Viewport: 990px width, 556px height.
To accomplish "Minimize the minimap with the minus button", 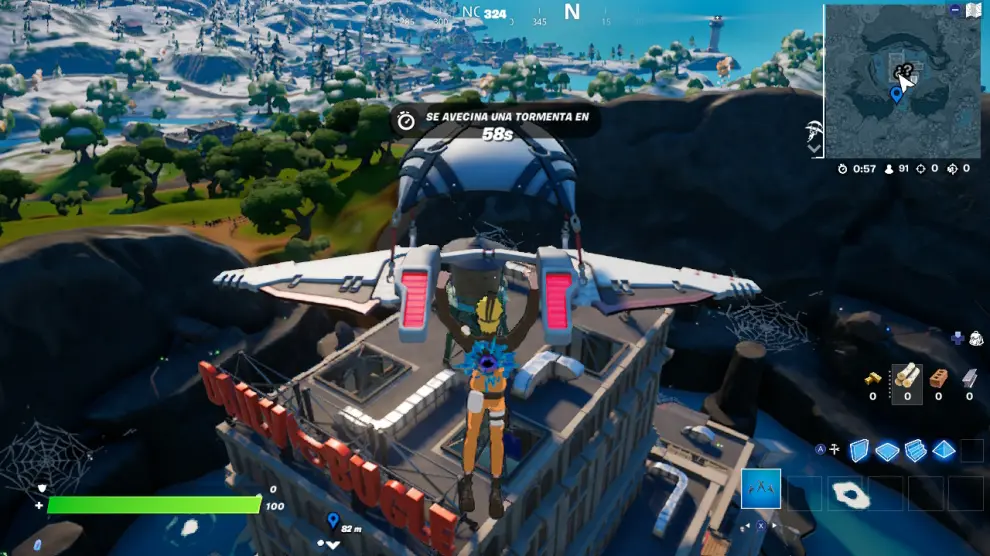I will [955, 9].
